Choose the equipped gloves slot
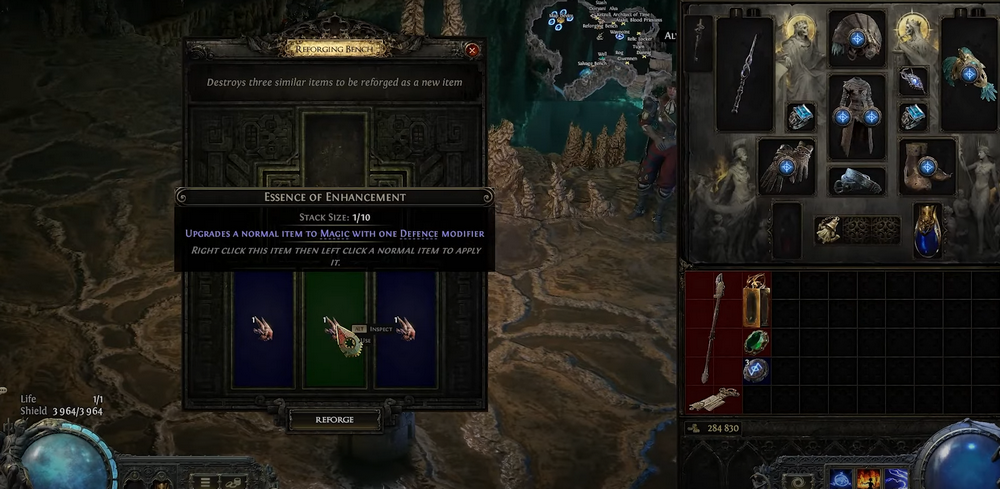This screenshot has height=489, width=1000. pos(786,166)
